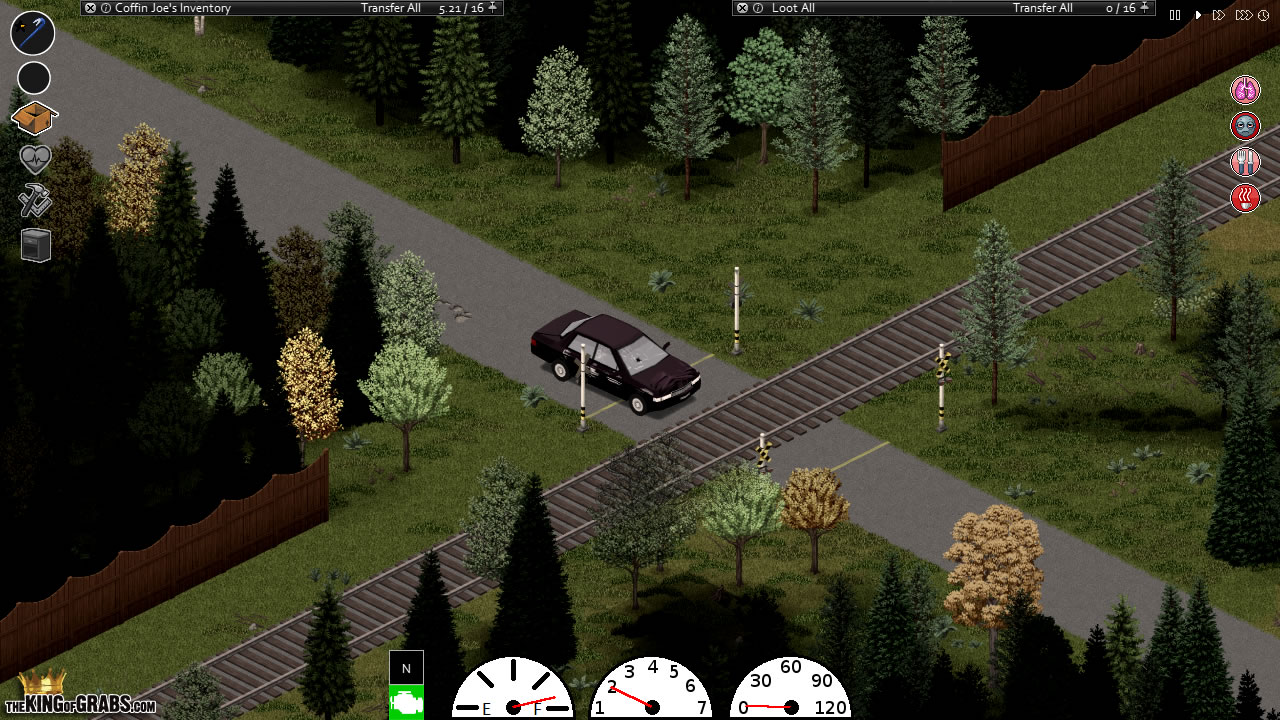This screenshot has width=1280, height=720.
Task: Click Transfer All on the loot panel
Action: click(1042, 8)
